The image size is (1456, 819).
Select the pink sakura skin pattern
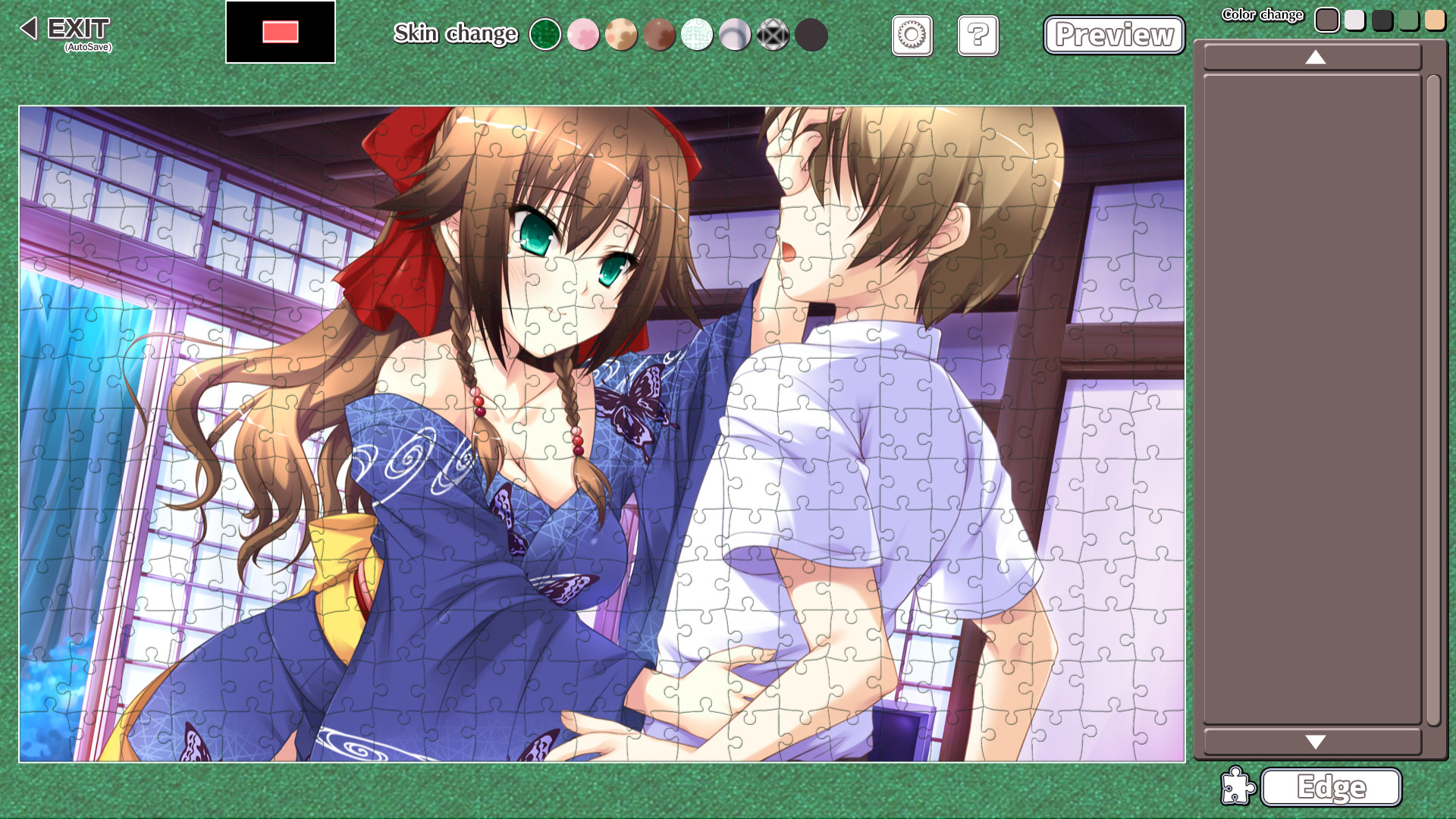[583, 34]
